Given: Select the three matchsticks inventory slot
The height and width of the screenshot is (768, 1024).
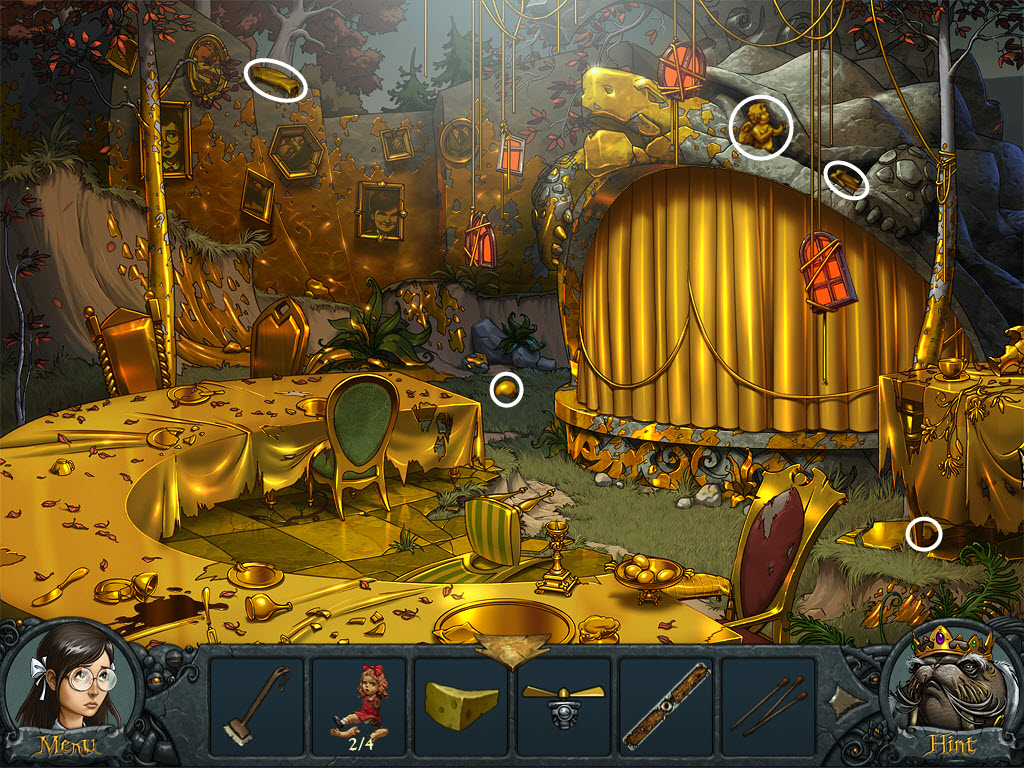Looking at the screenshot, I should click(768, 706).
